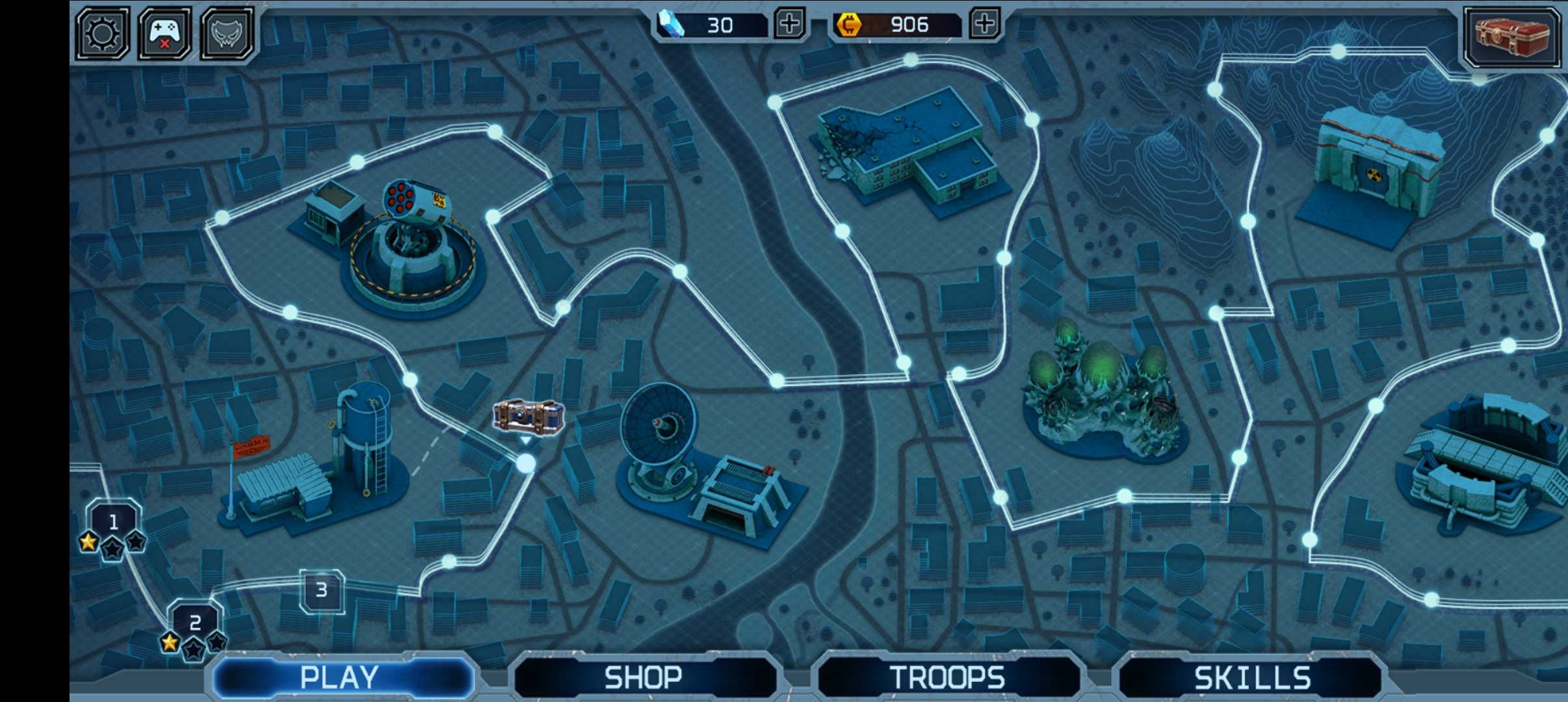Select level 2 on the map

point(195,623)
